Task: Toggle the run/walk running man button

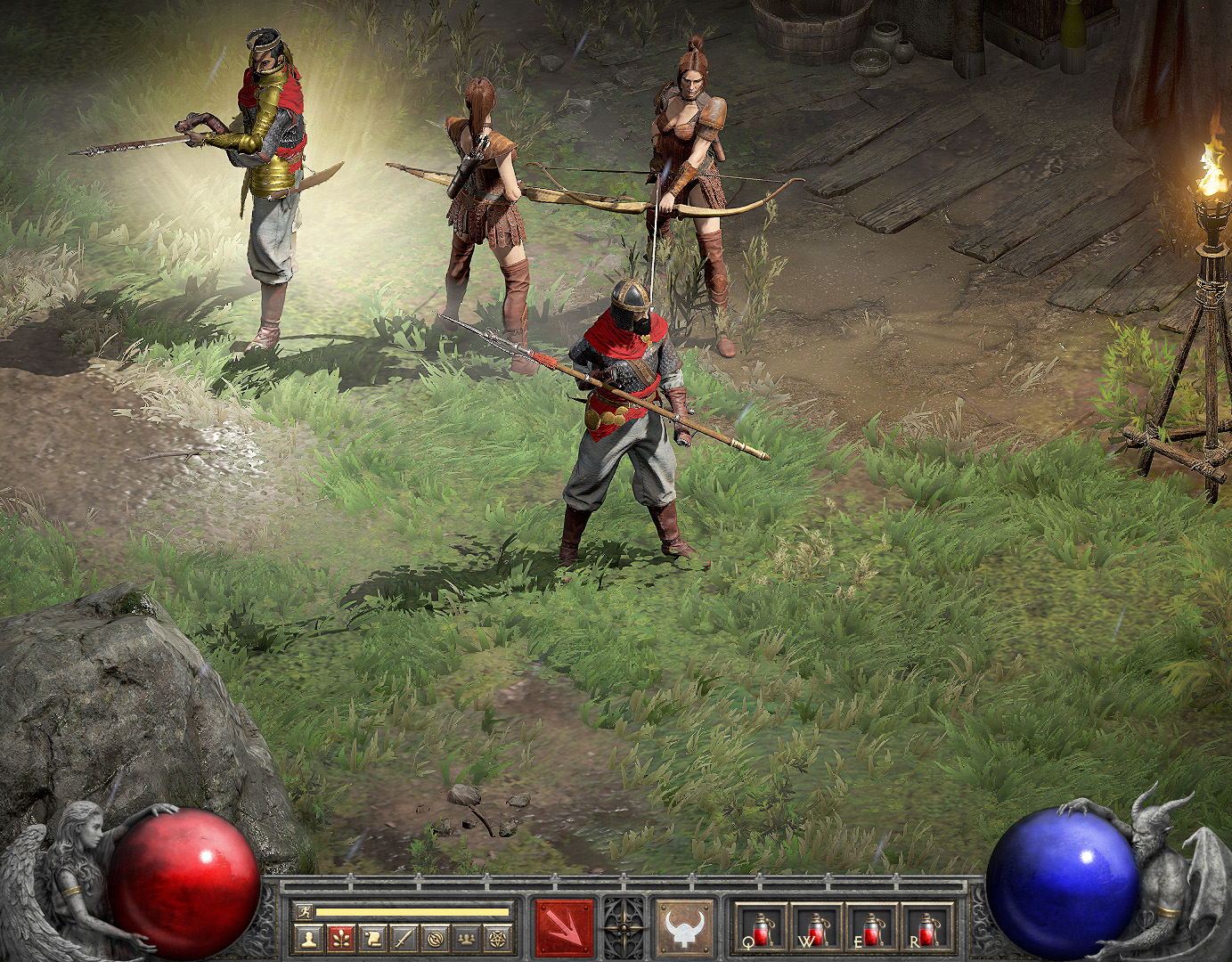Action: click(304, 911)
